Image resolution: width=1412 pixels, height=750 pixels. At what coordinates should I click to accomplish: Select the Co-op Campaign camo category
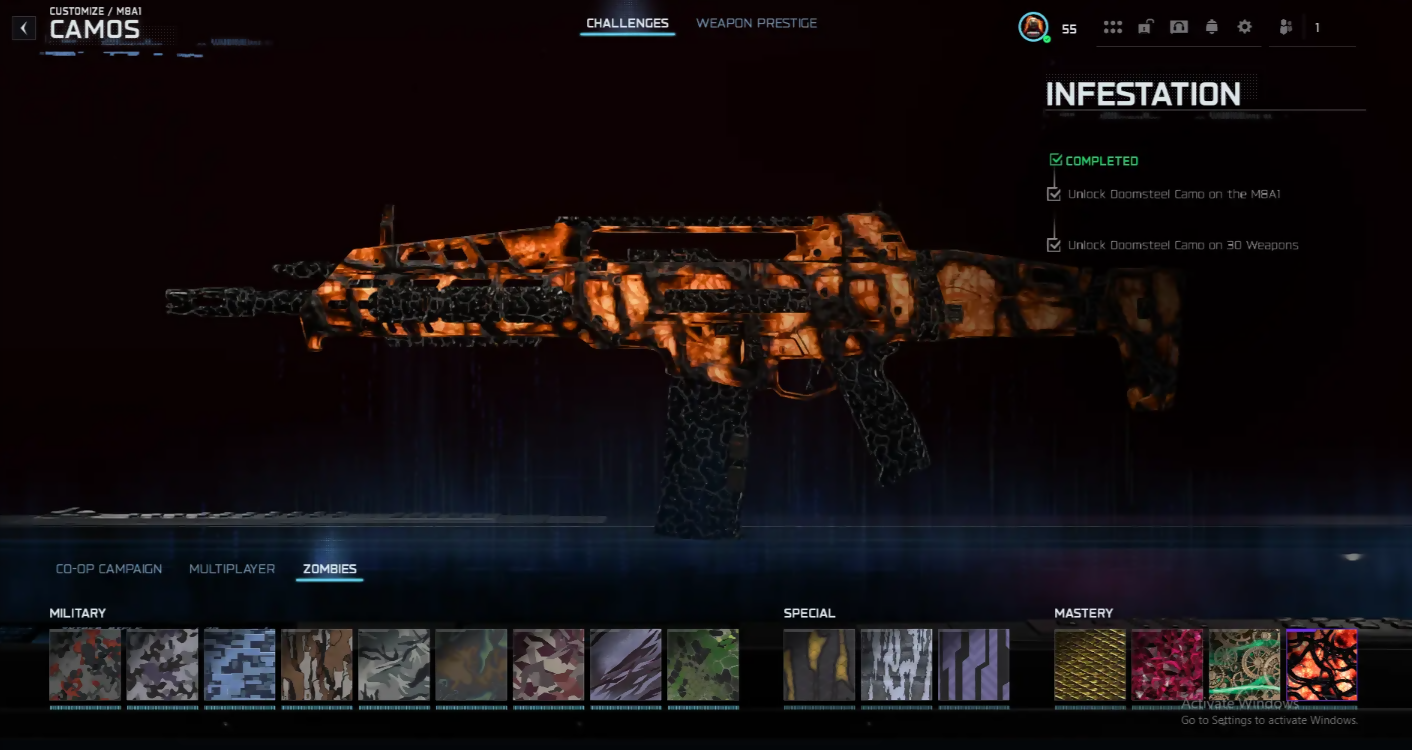[x=109, y=569]
